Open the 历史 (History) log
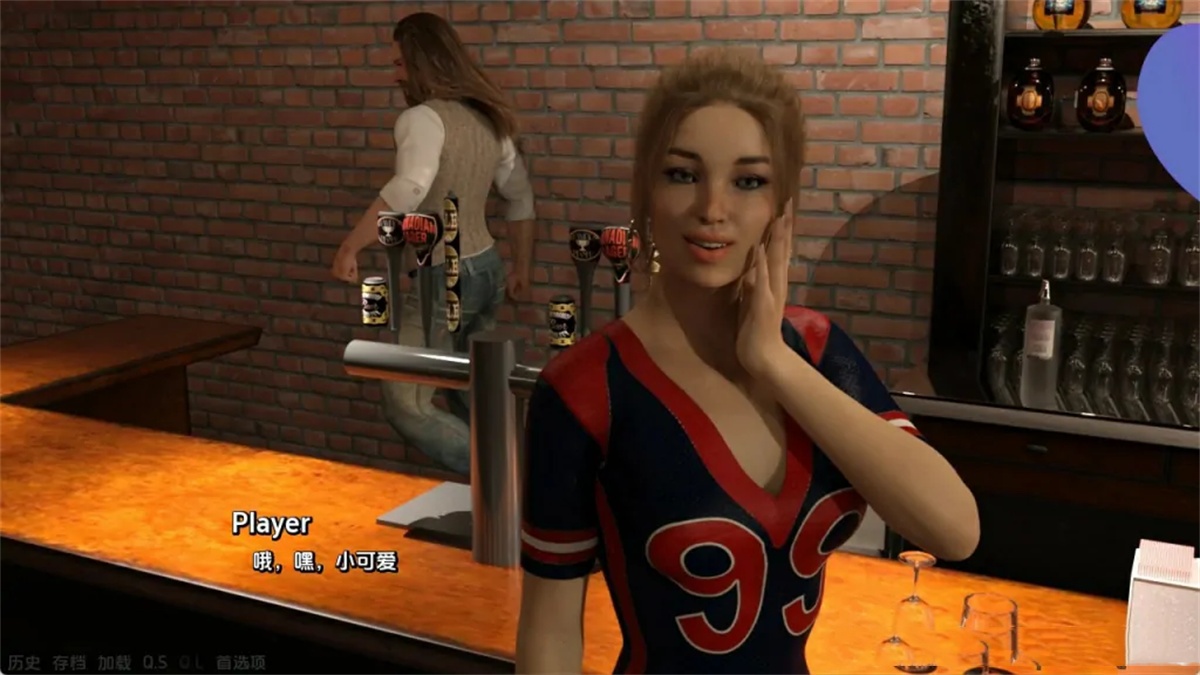 point(24,662)
